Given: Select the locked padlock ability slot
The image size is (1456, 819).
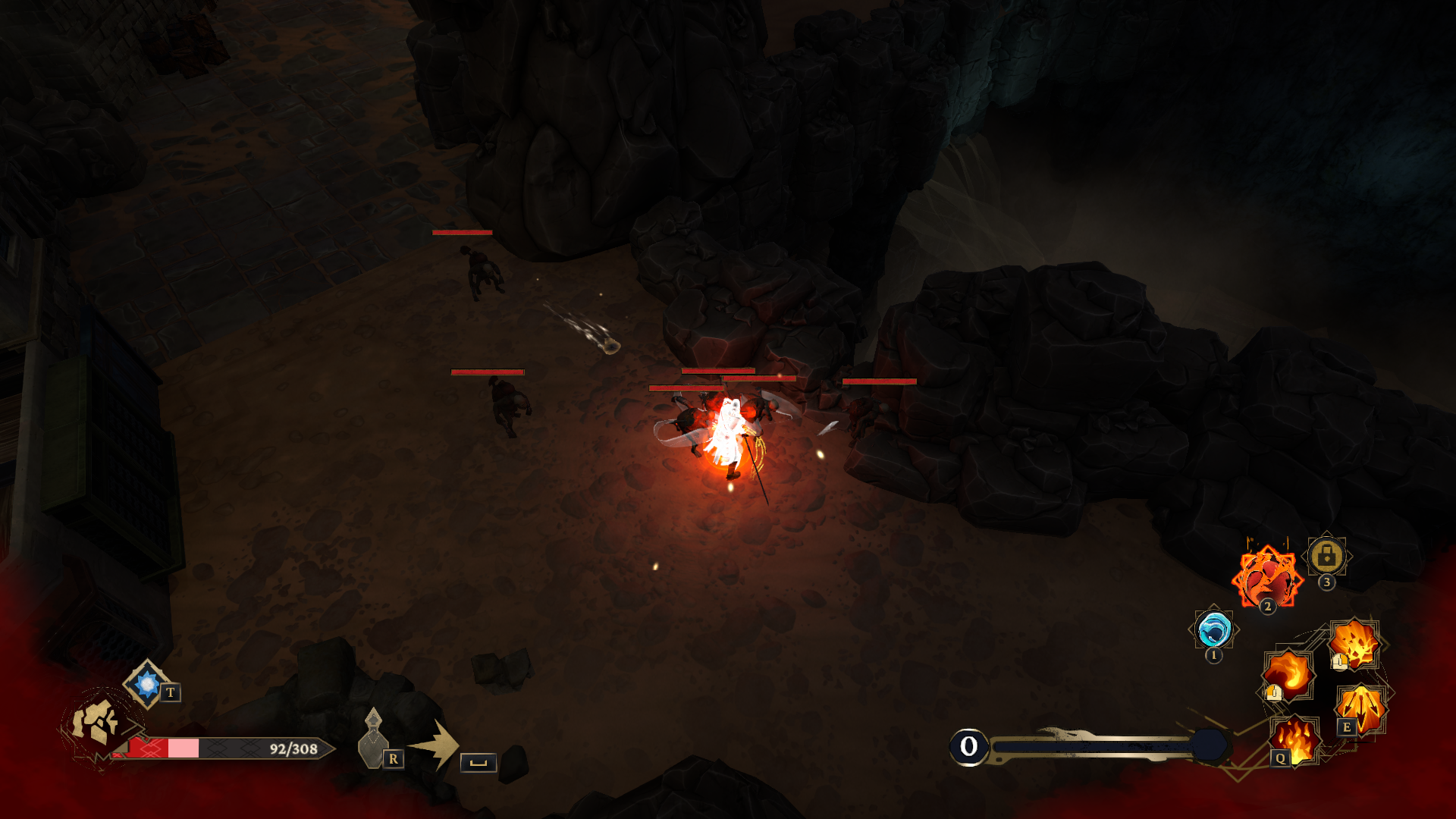Looking at the screenshot, I should coord(1326,557).
